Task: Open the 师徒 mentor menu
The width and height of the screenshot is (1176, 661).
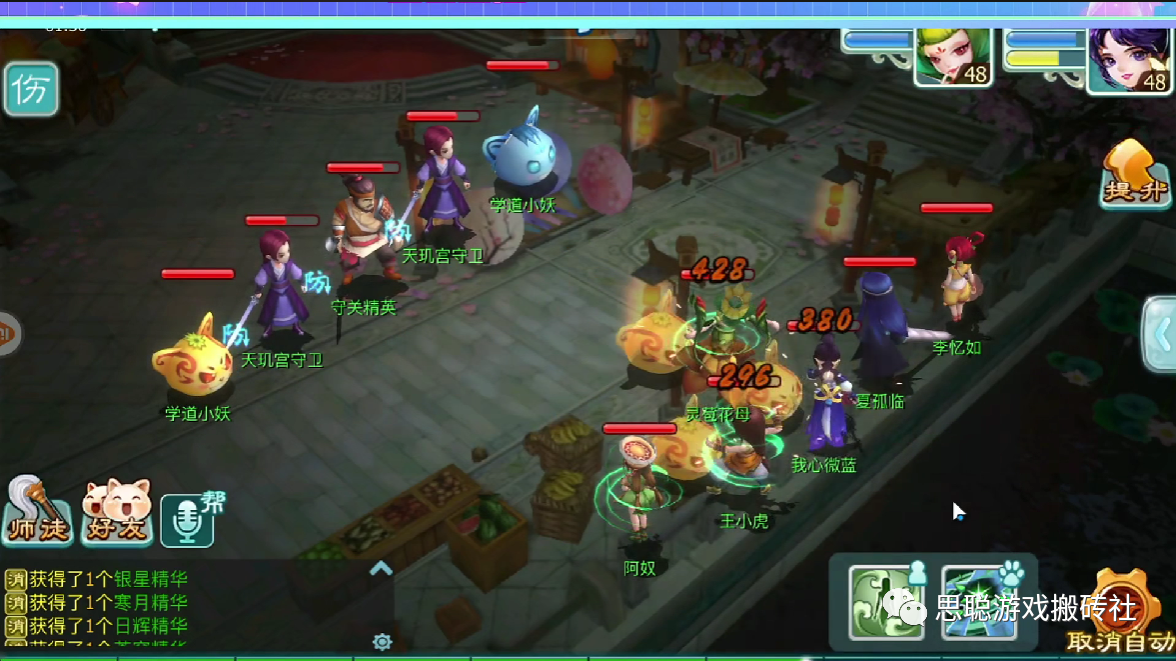Action: click(x=36, y=513)
